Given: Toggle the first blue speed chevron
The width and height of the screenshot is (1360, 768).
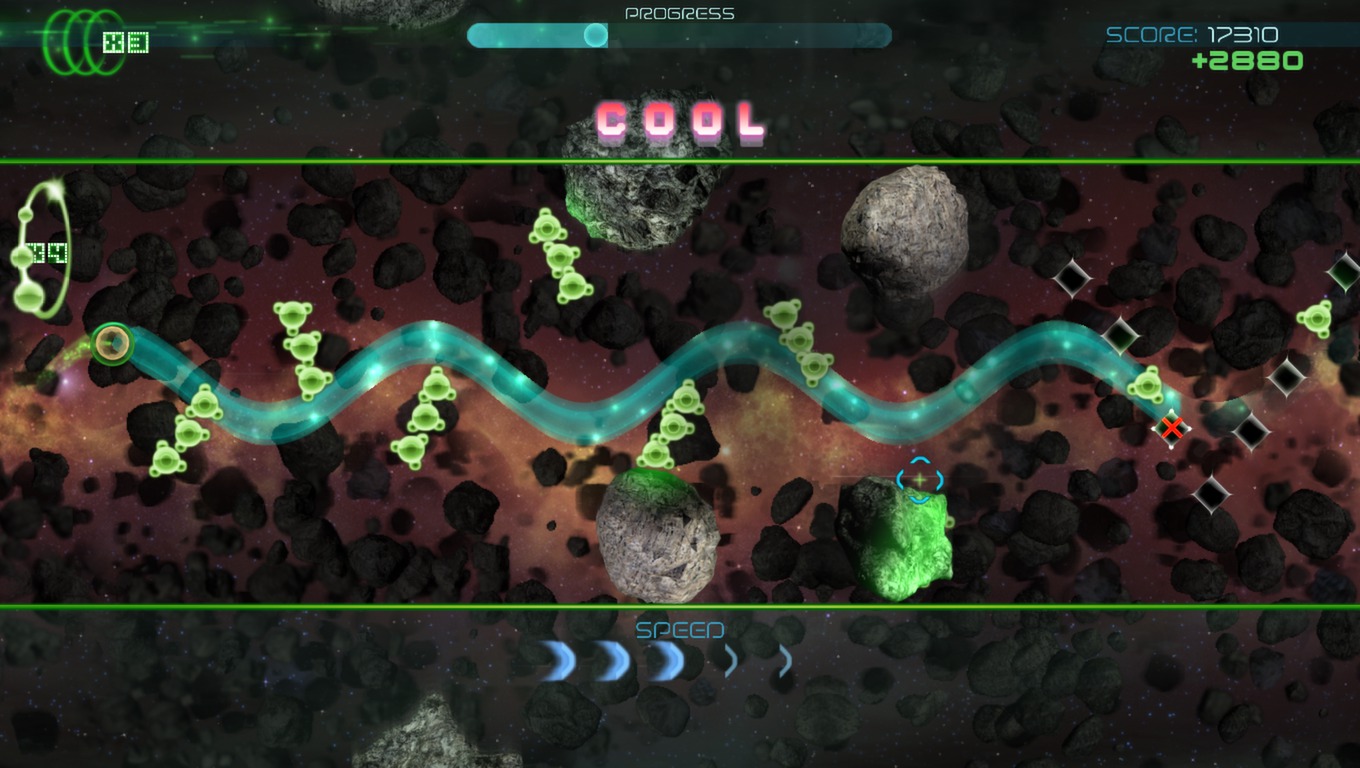Looking at the screenshot, I should [556, 660].
